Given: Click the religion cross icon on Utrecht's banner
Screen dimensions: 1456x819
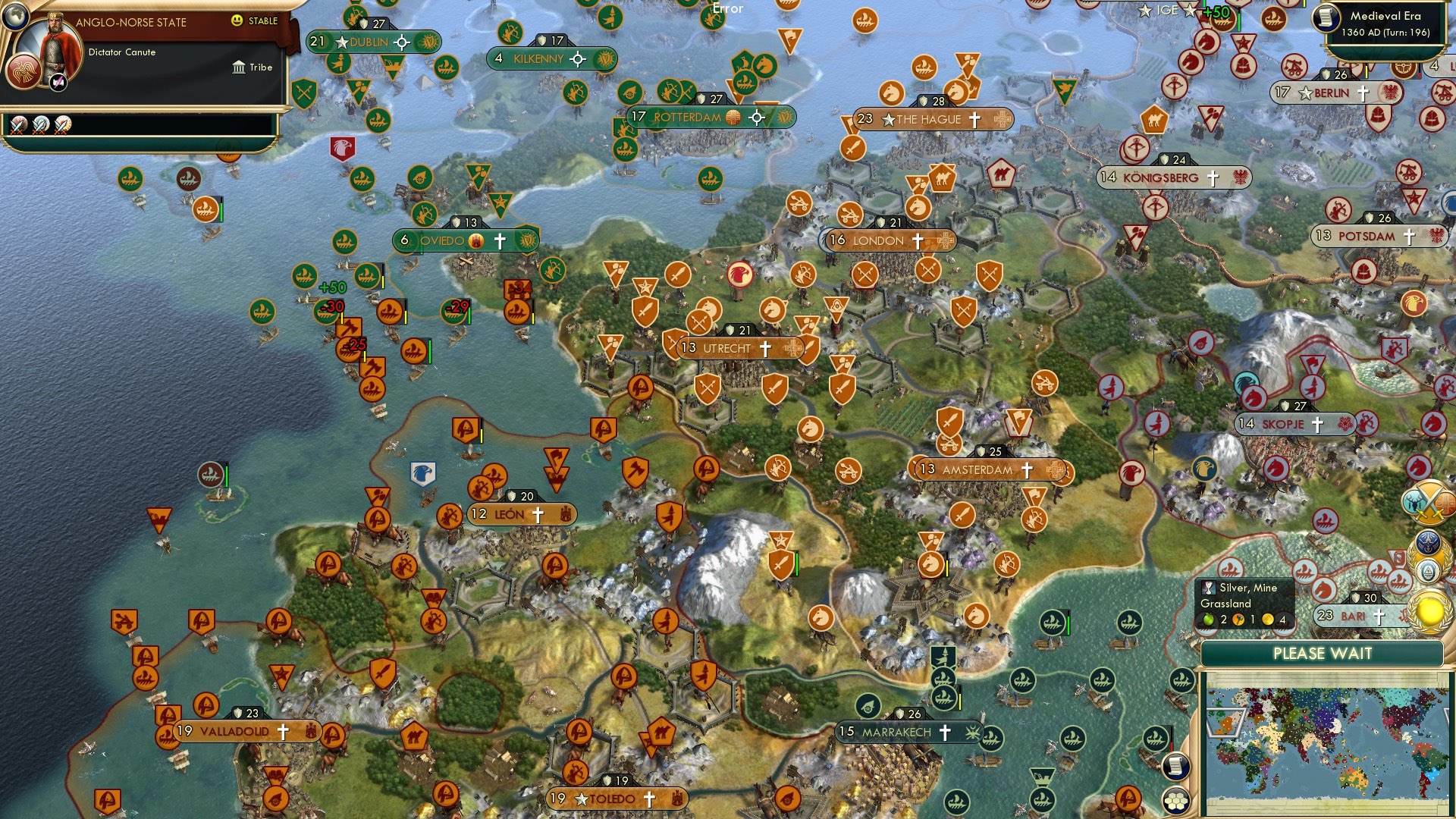Looking at the screenshot, I should pos(764,349).
